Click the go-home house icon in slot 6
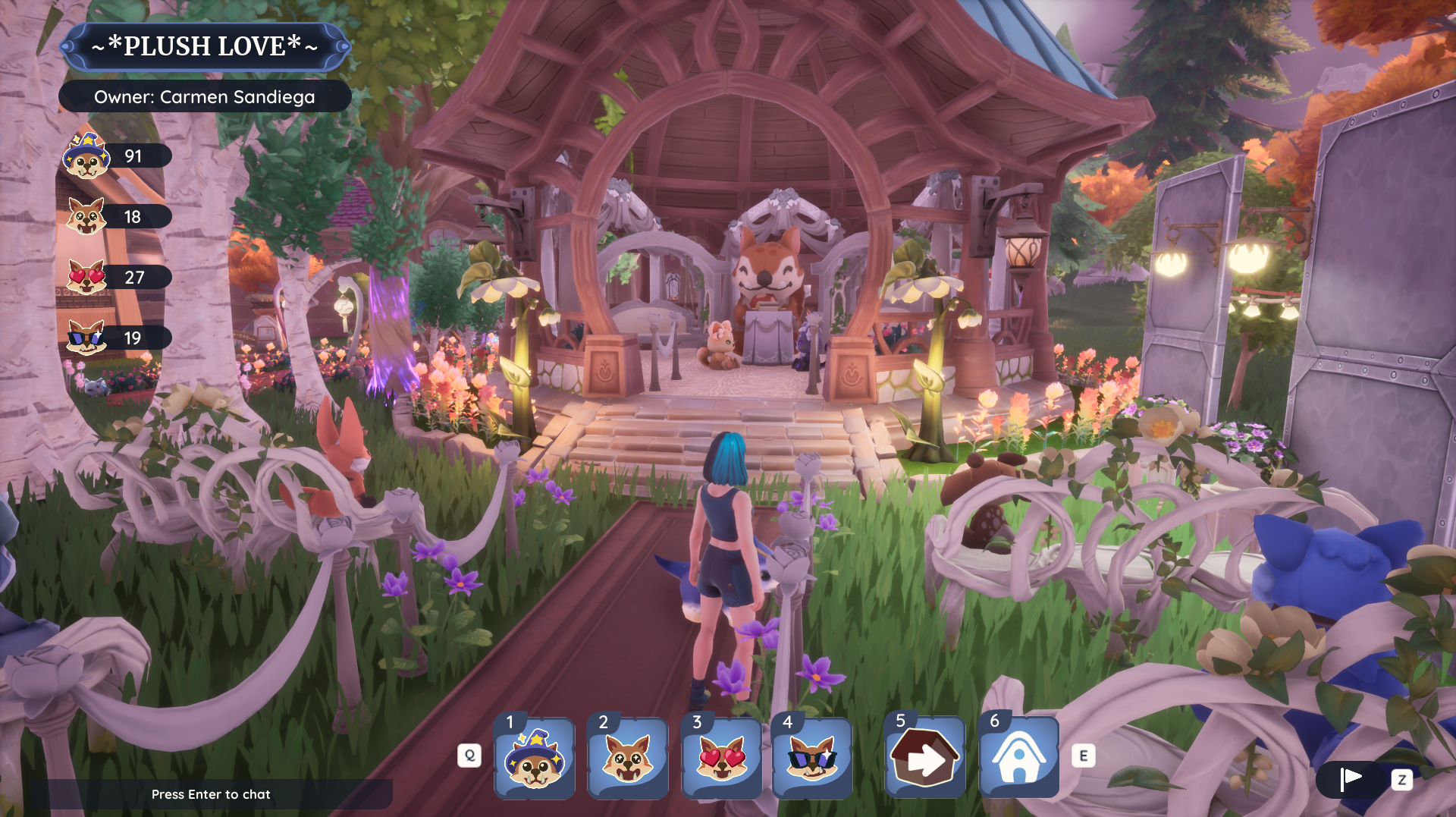1456x817 pixels. [x=1018, y=759]
